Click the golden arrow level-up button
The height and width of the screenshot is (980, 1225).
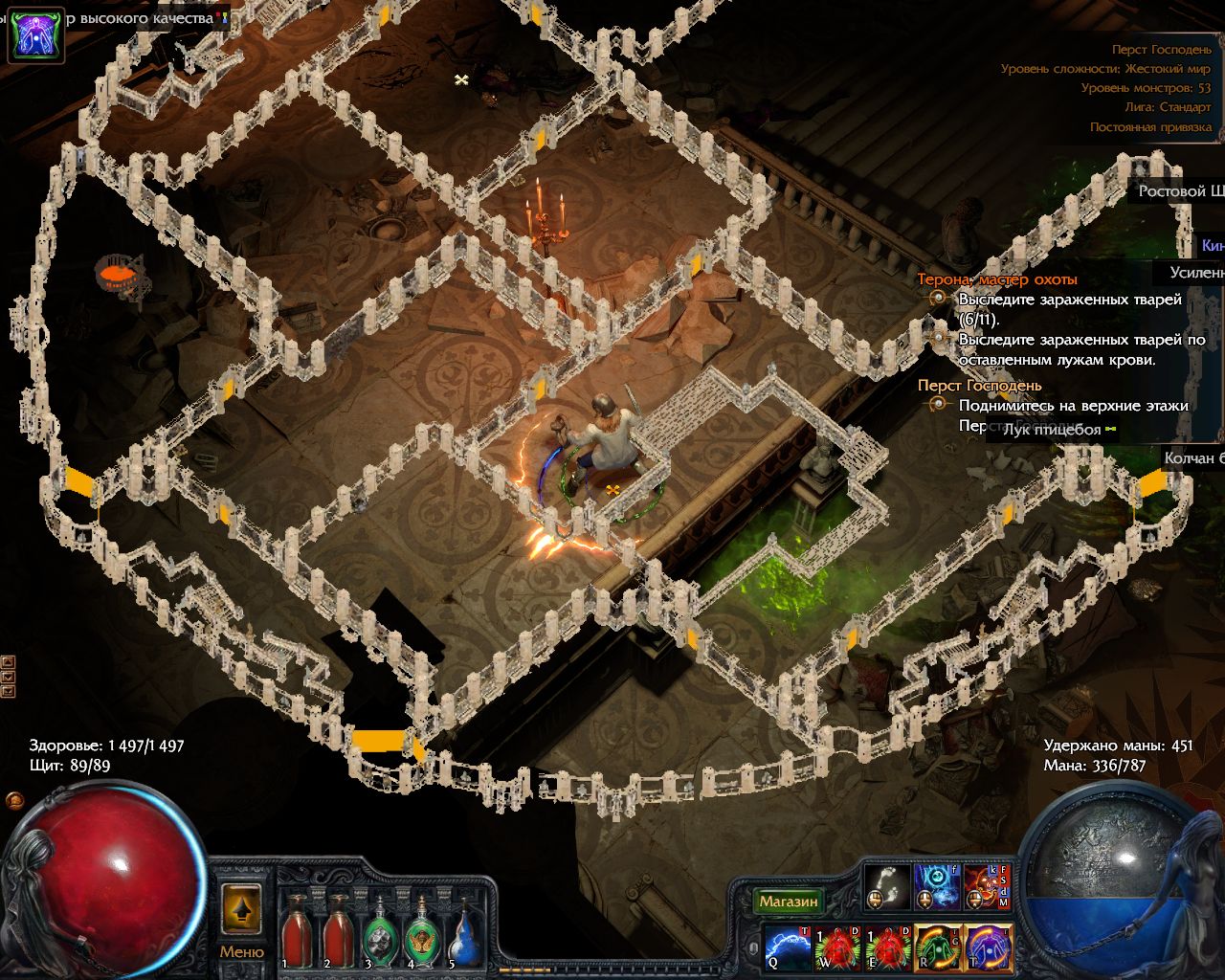[241, 907]
